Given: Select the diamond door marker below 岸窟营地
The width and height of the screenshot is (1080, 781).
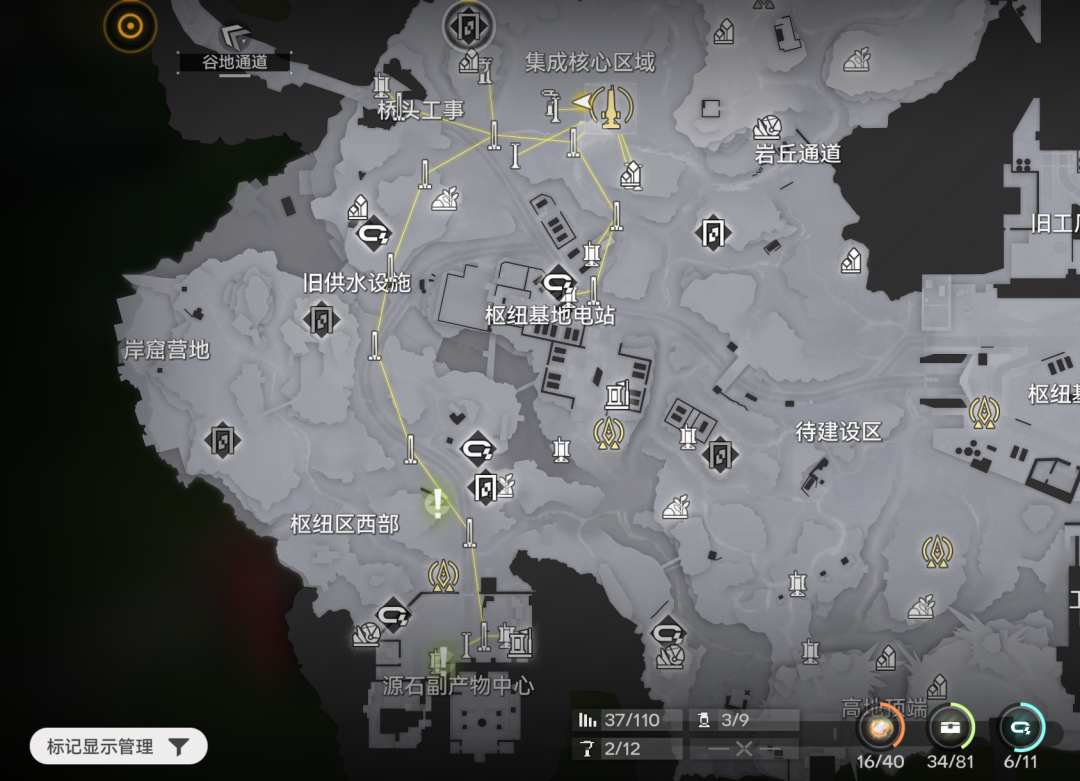Looking at the screenshot, I should (222, 440).
